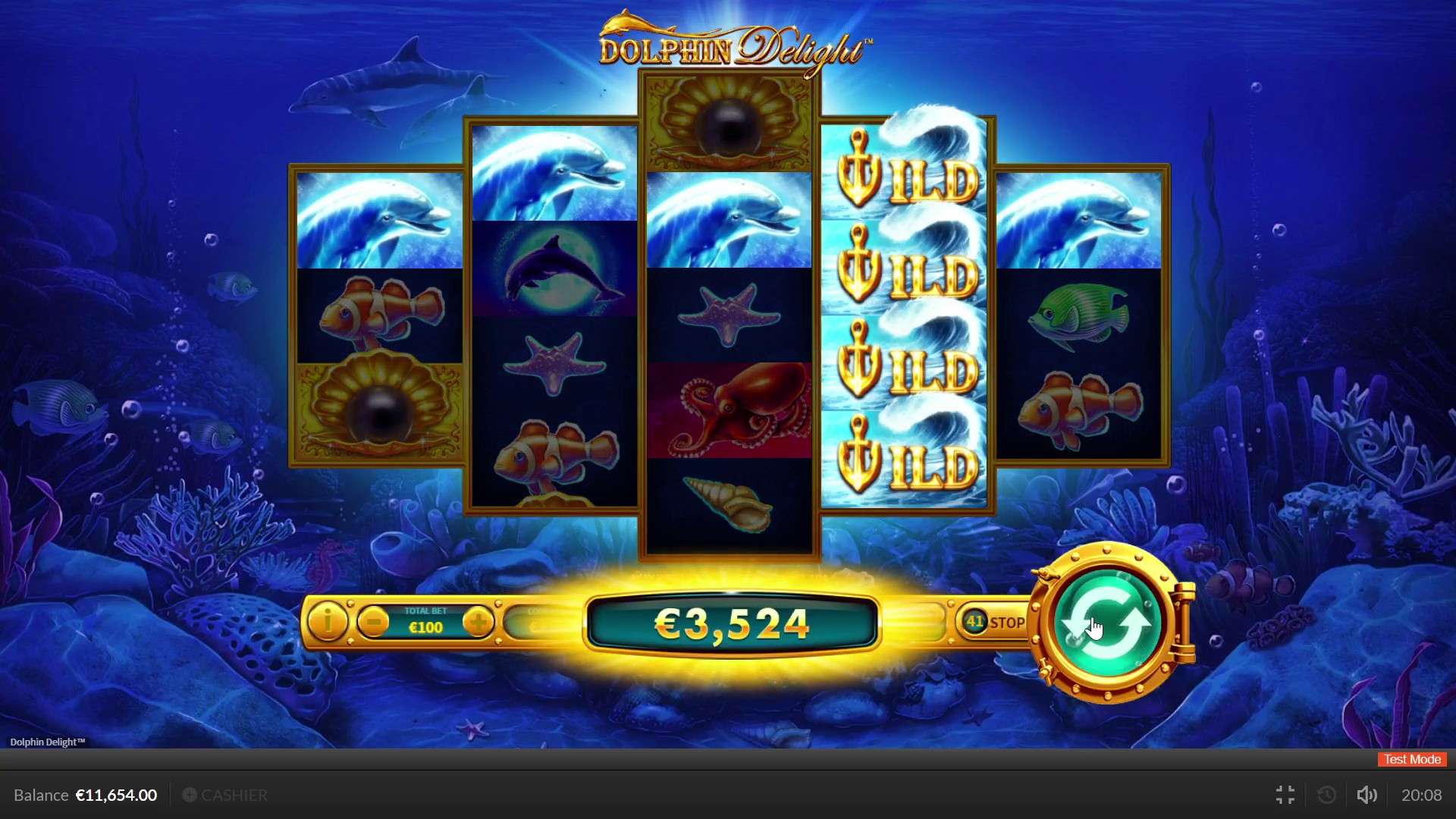The height and width of the screenshot is (819, 1456).
Task: Click the €3,524 win display
Action: click(730, 623)
